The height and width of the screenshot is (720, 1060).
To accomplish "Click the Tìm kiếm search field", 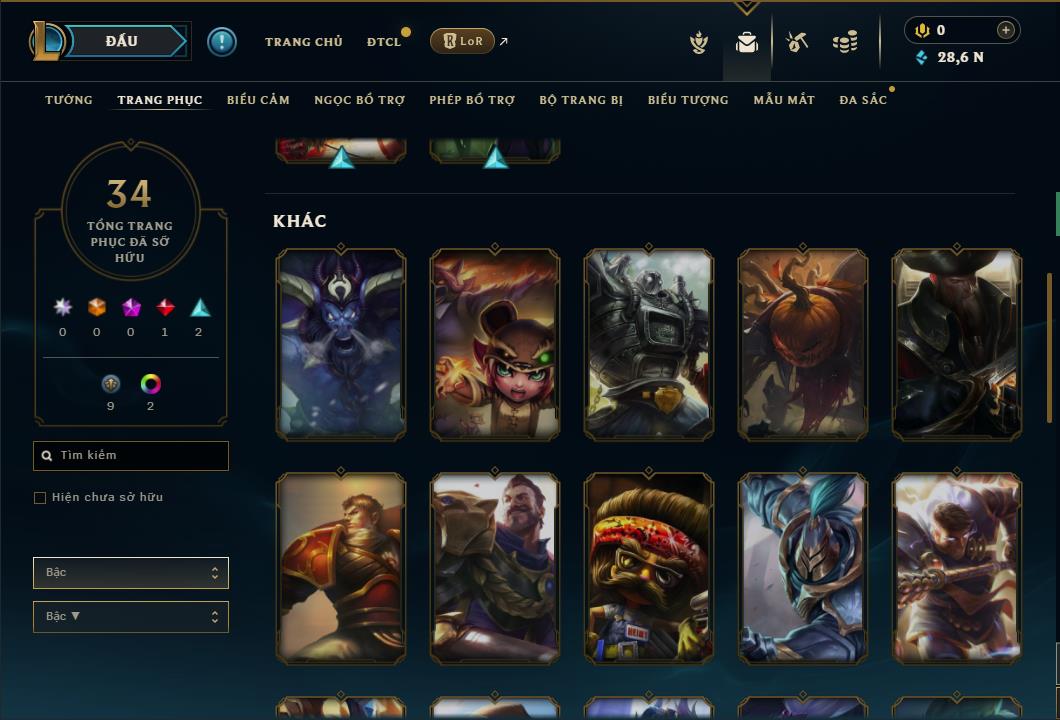I will 131,456.
